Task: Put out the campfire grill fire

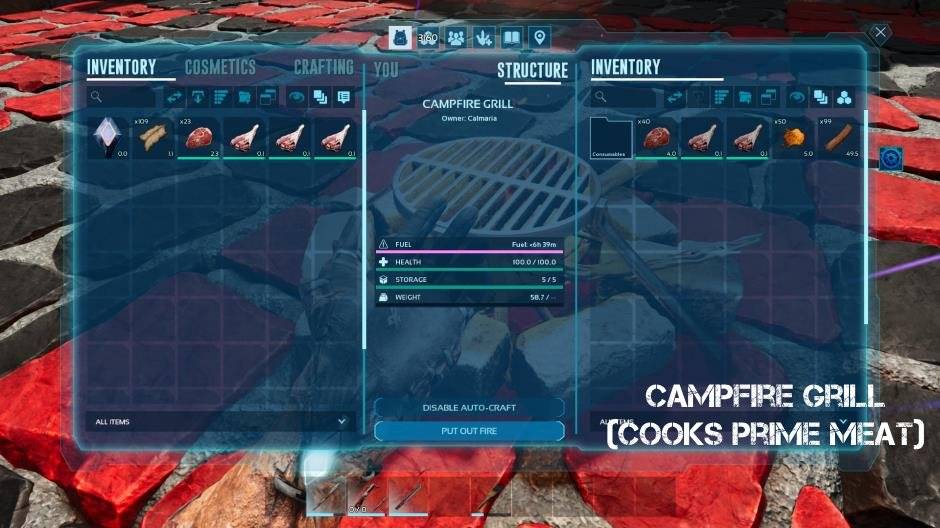Action: [469, 431]
